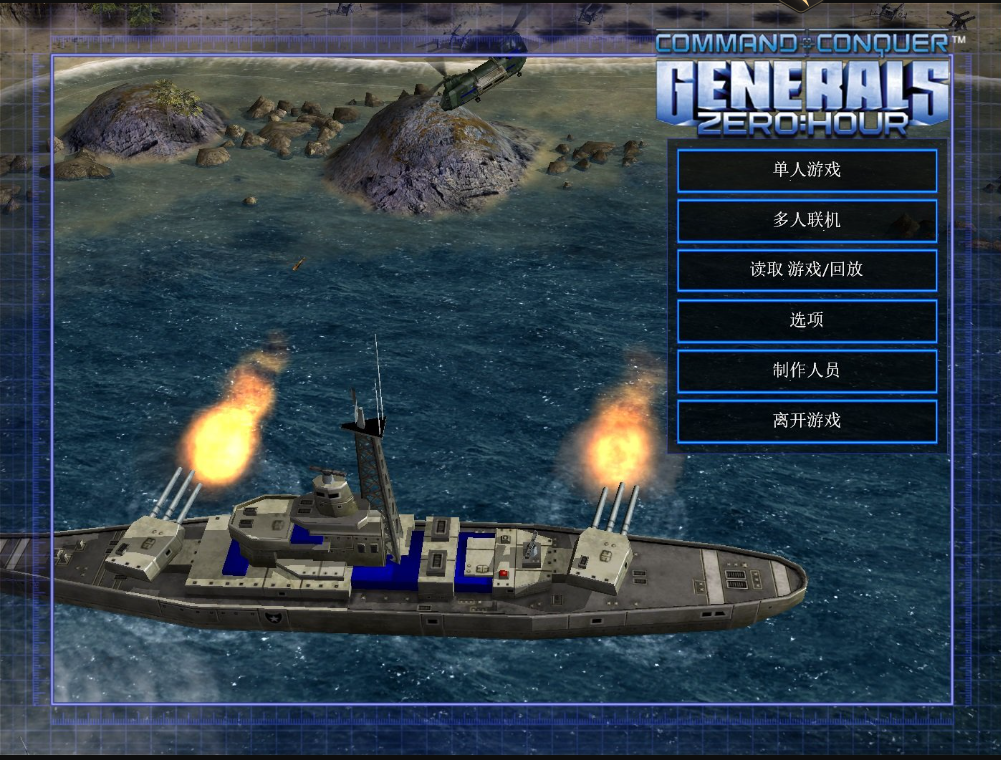
Task: Open the 单人游戏 single player menu
Action: (807, 170)
